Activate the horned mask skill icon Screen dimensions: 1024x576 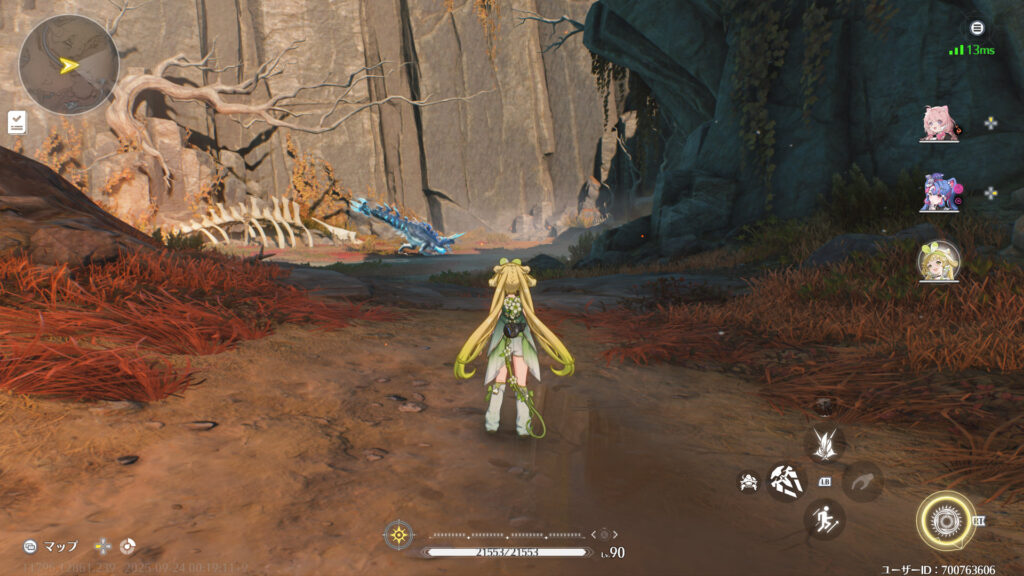pyautogui.click(x=825, y=443)
